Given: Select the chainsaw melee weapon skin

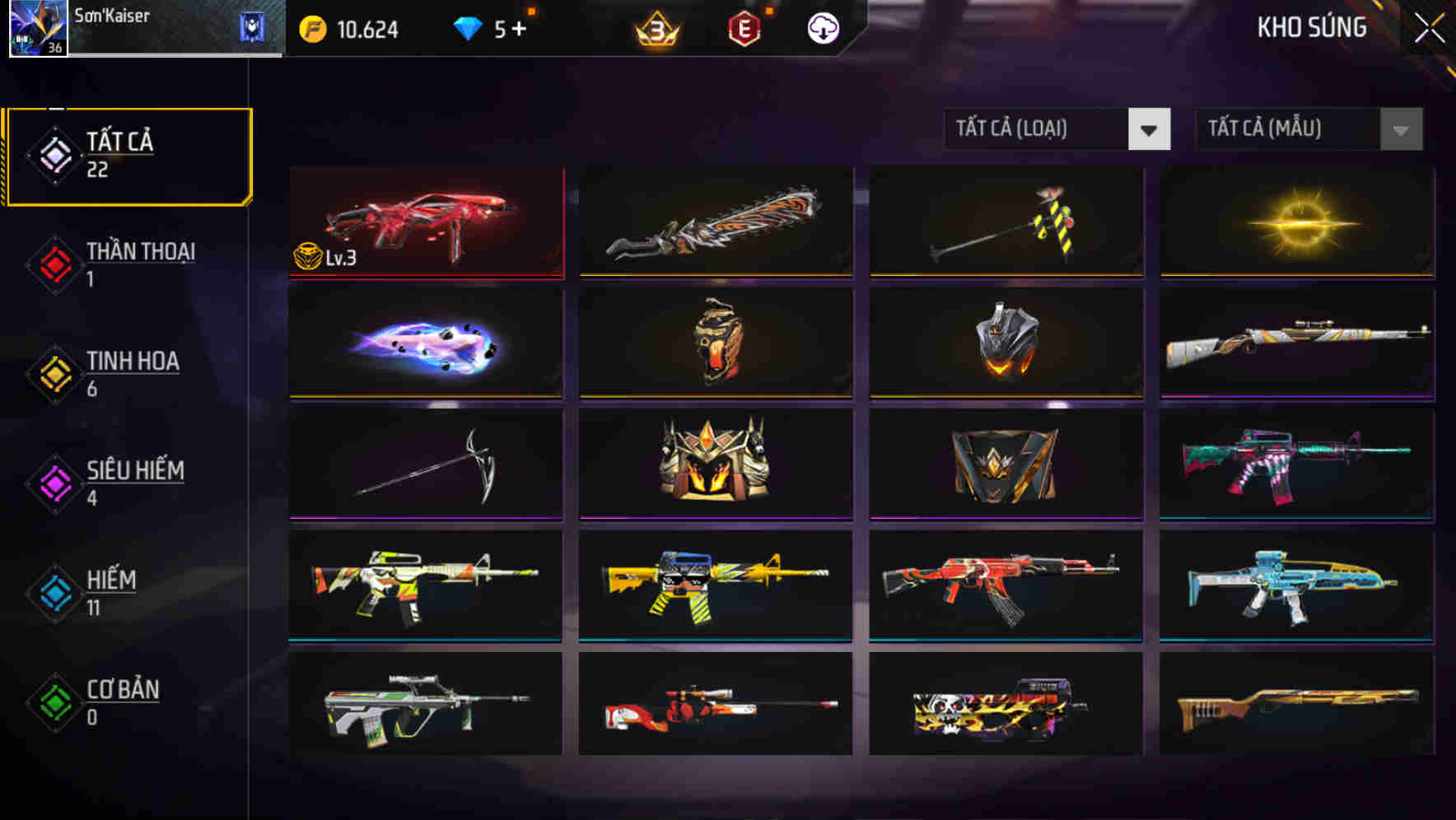Looking at the screenshot, I should pos(714,222).
